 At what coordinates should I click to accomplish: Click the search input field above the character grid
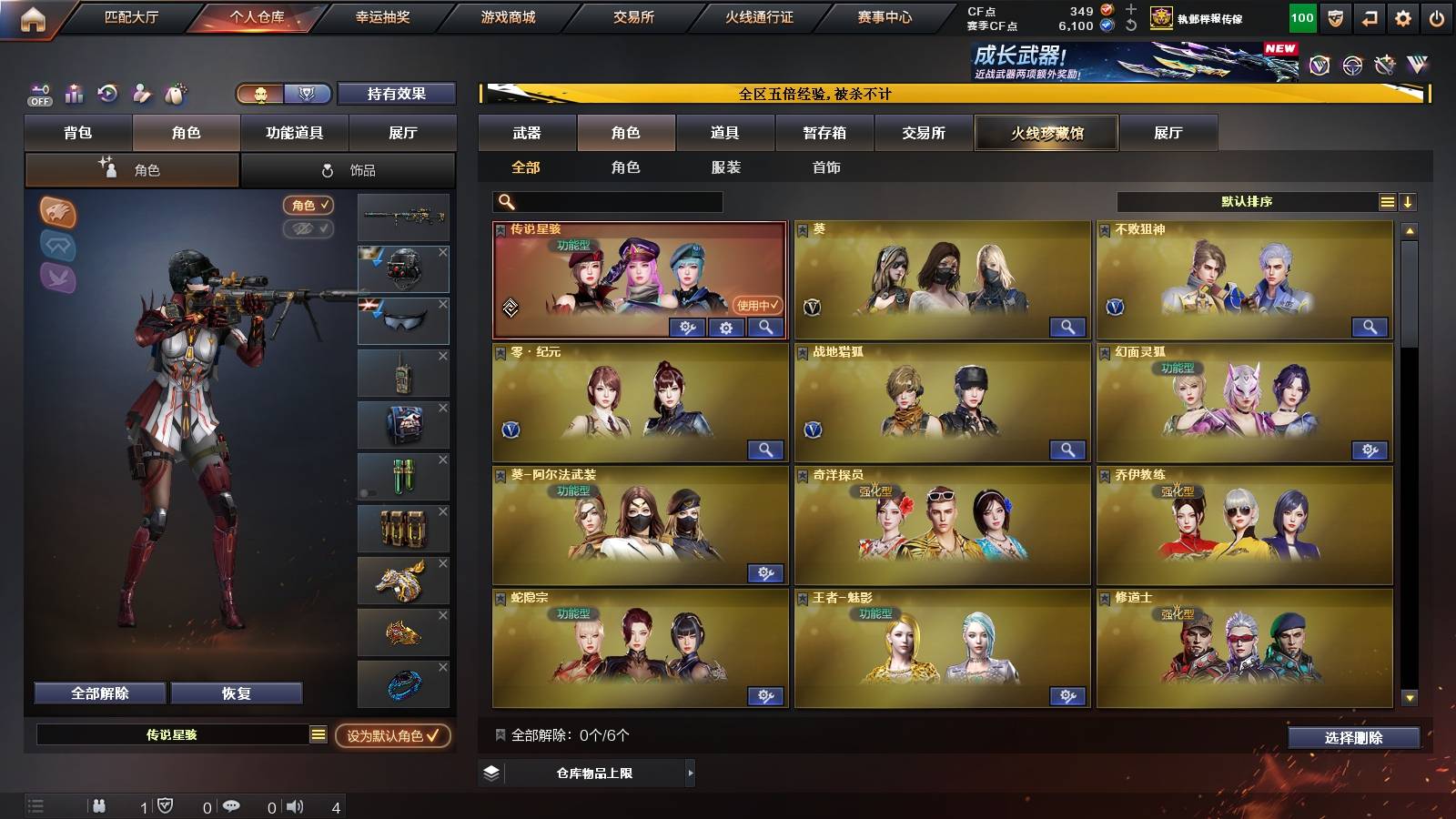[x=605, y=201]
